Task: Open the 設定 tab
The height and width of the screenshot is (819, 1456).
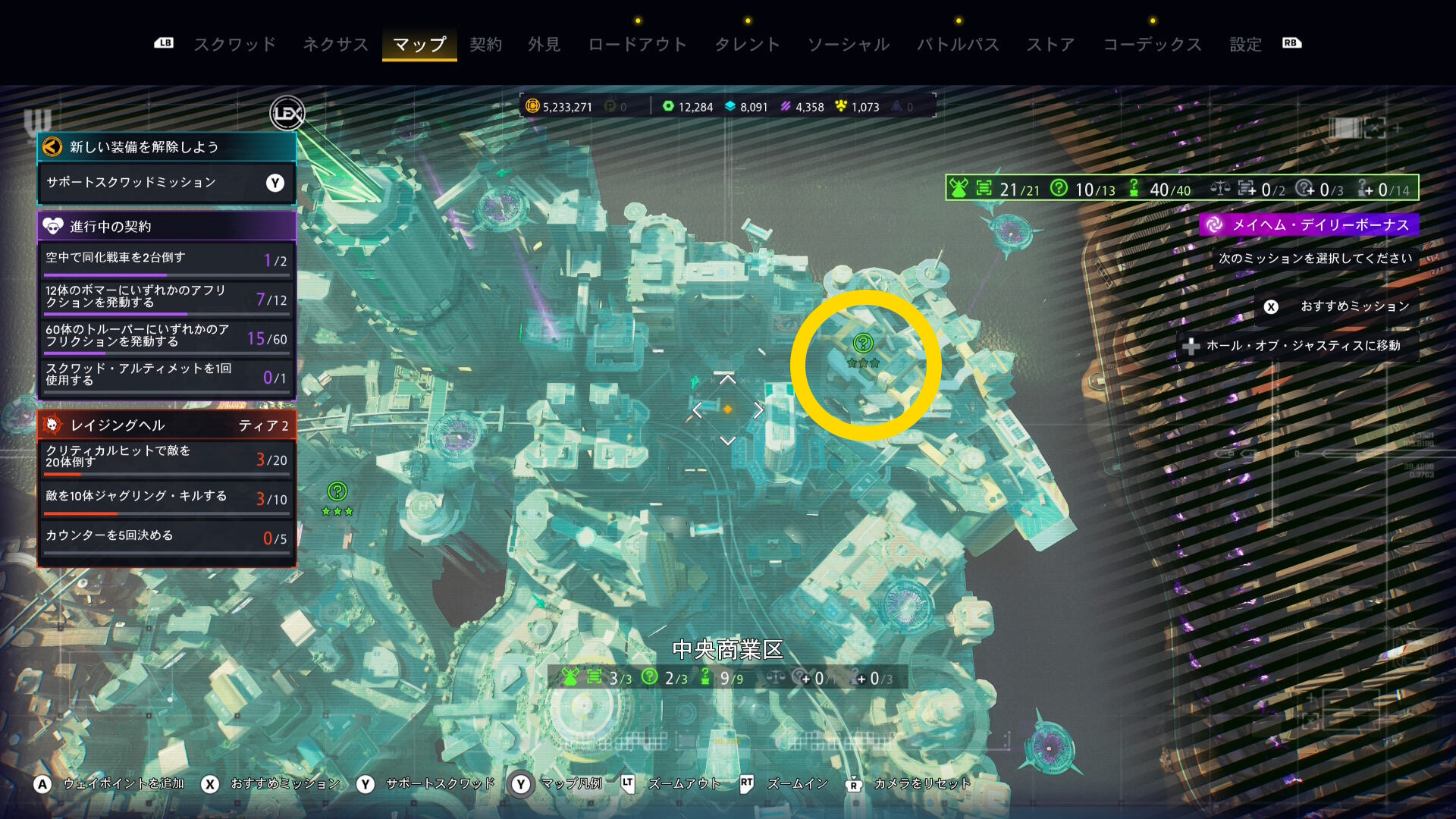Action: click(1245, 44)
